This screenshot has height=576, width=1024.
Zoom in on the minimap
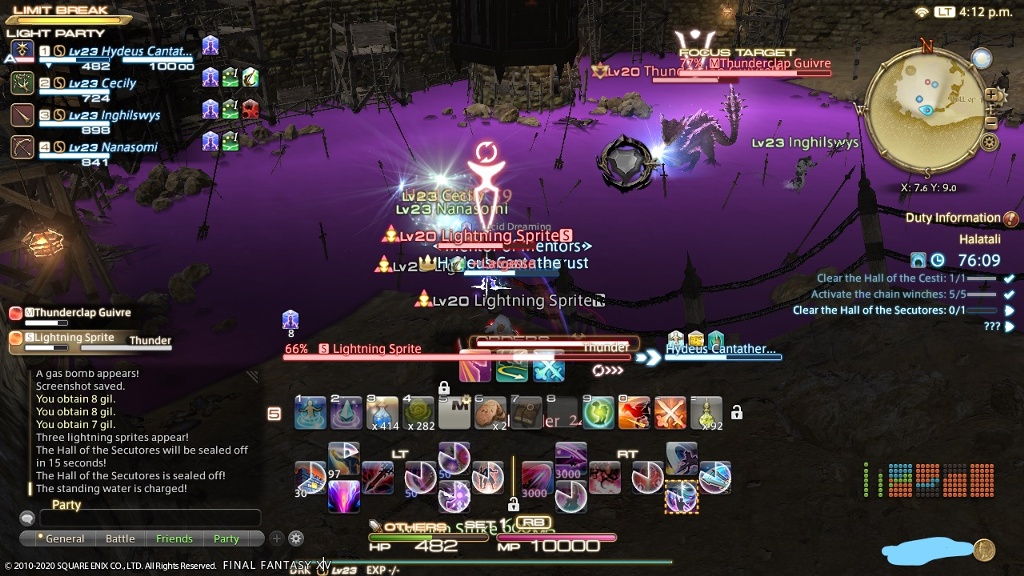tap(991, 95)
